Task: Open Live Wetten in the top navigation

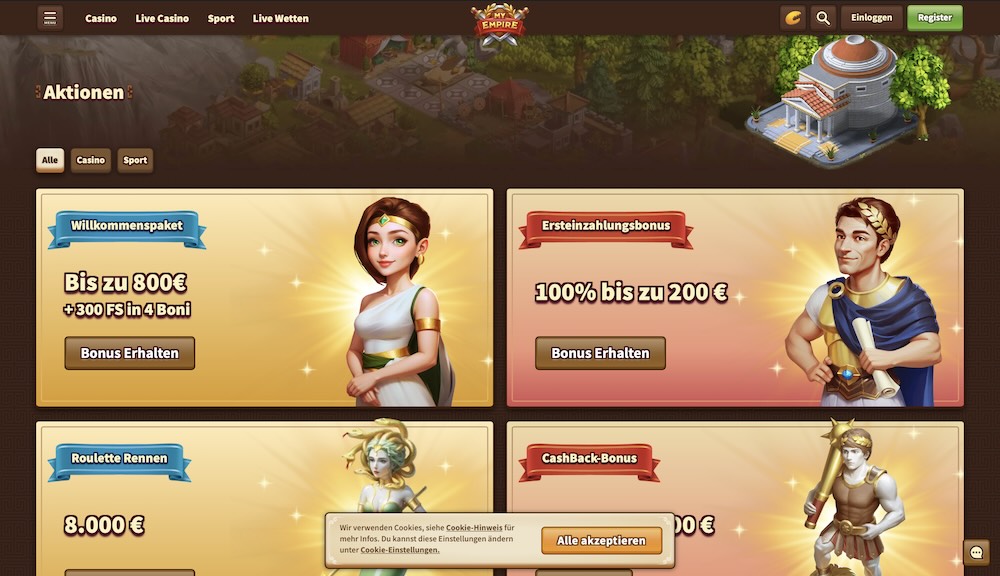Action: coord(281,18)
